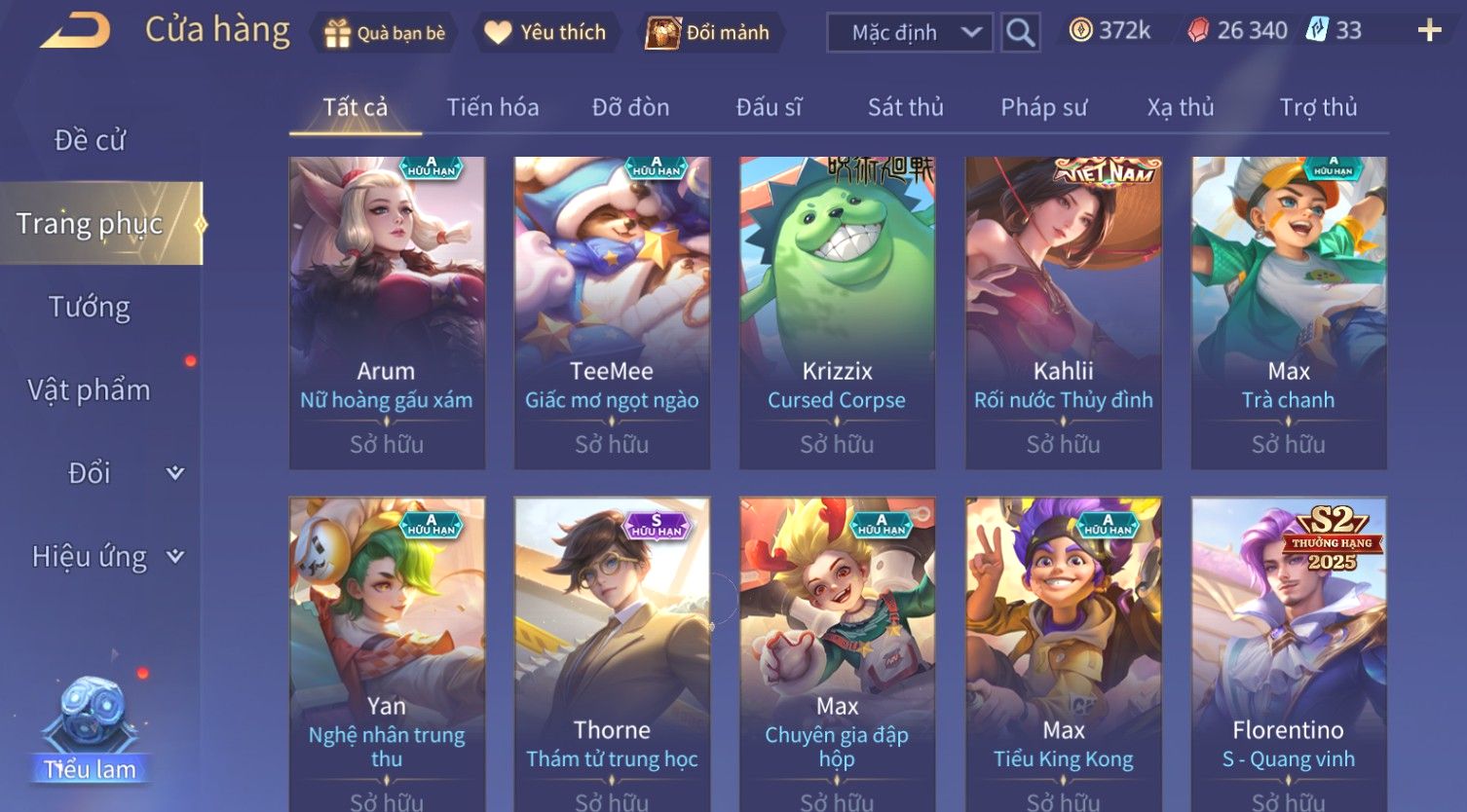
Task: Open the Vật phẩm section
Action: coord(90,390)
